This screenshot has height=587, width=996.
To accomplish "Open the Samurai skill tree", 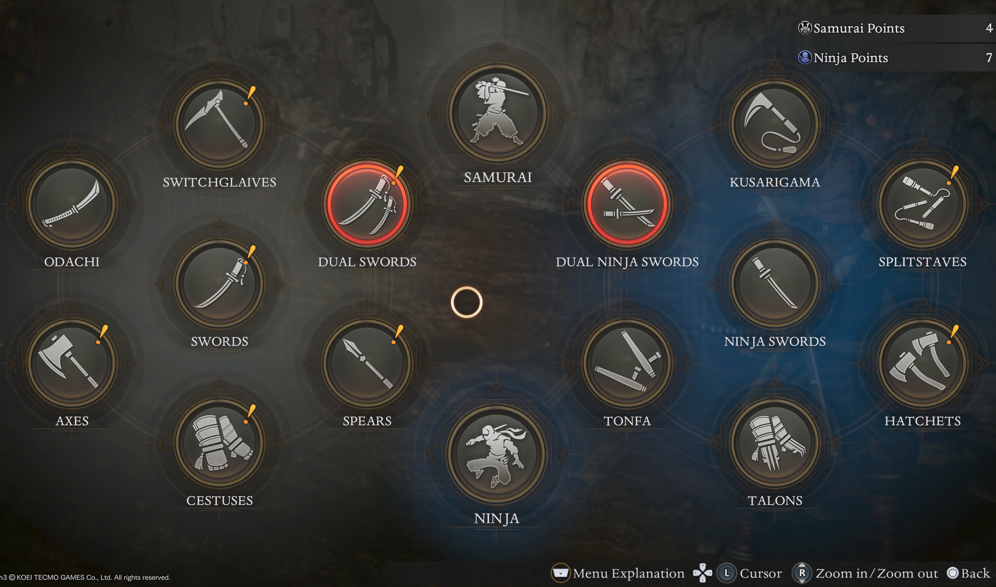I will tap(497, 114).
